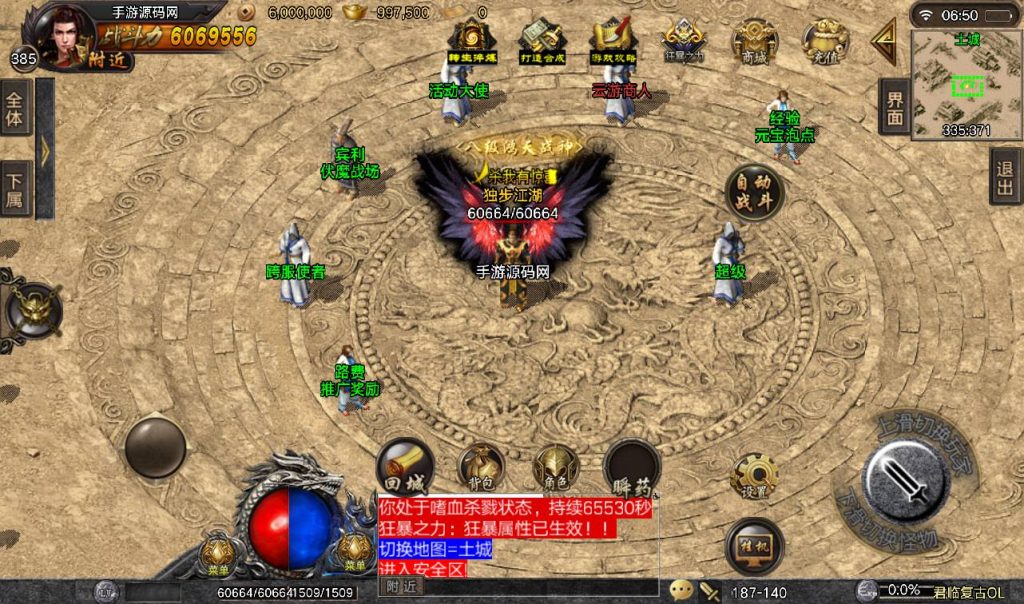1024x604 pixels.
Task: Click the 挂机 idle mode button
Action: [x=754, y=545]
